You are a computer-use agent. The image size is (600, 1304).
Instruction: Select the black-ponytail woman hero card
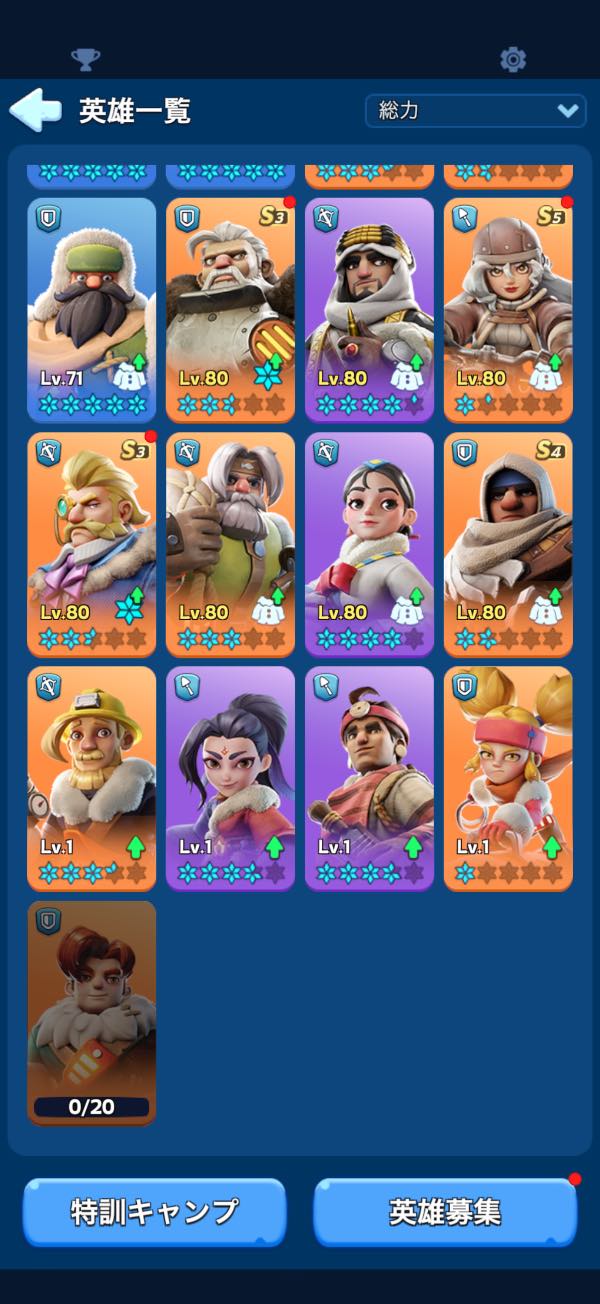231,778
